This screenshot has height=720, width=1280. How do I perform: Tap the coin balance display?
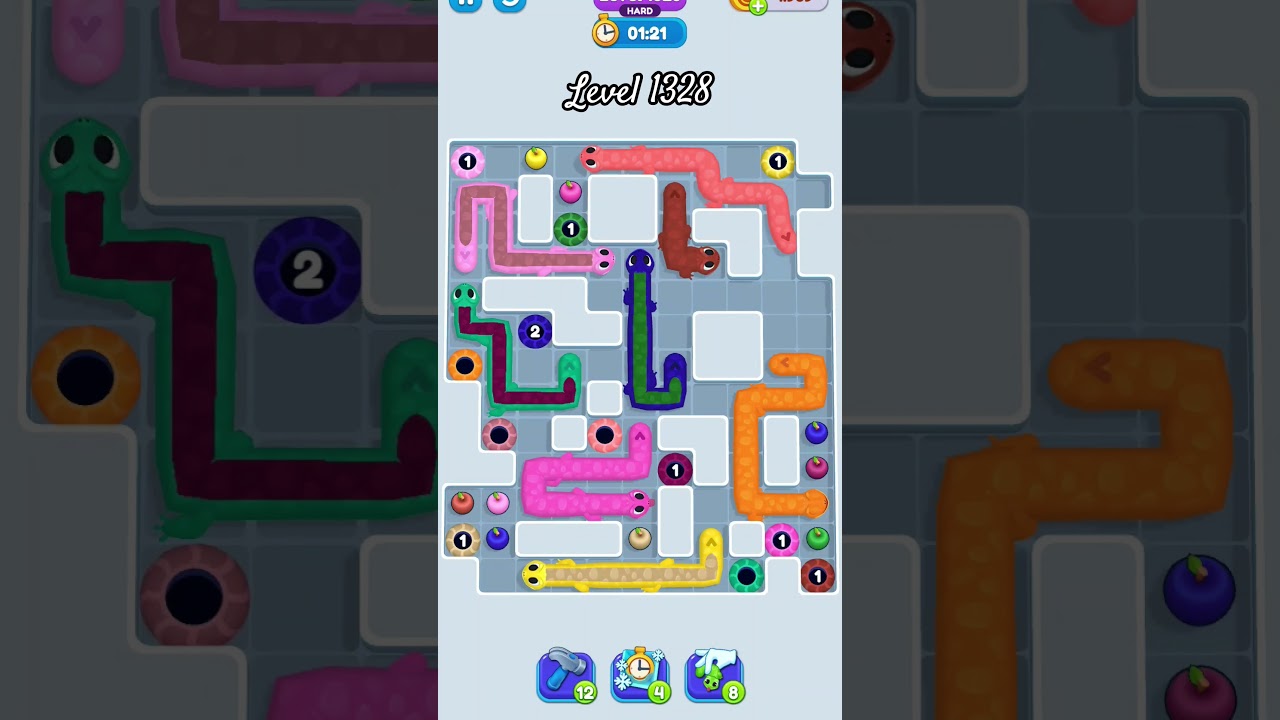tap(795, 5)
